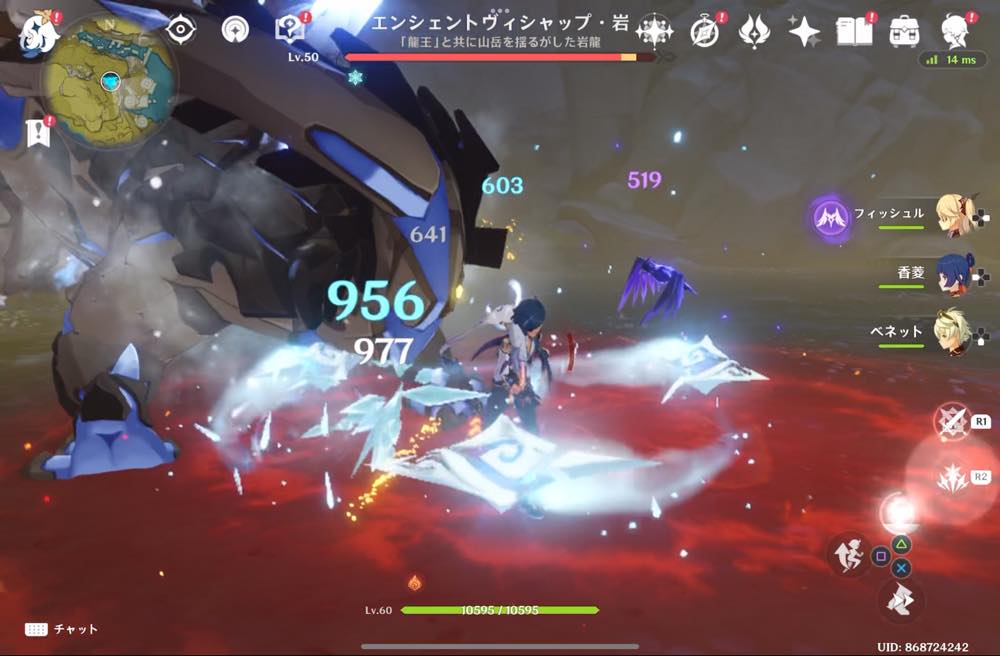Unleash the Elemental Burst ice icon
The height and width of the screenshot is (656, 1000).
951,477
